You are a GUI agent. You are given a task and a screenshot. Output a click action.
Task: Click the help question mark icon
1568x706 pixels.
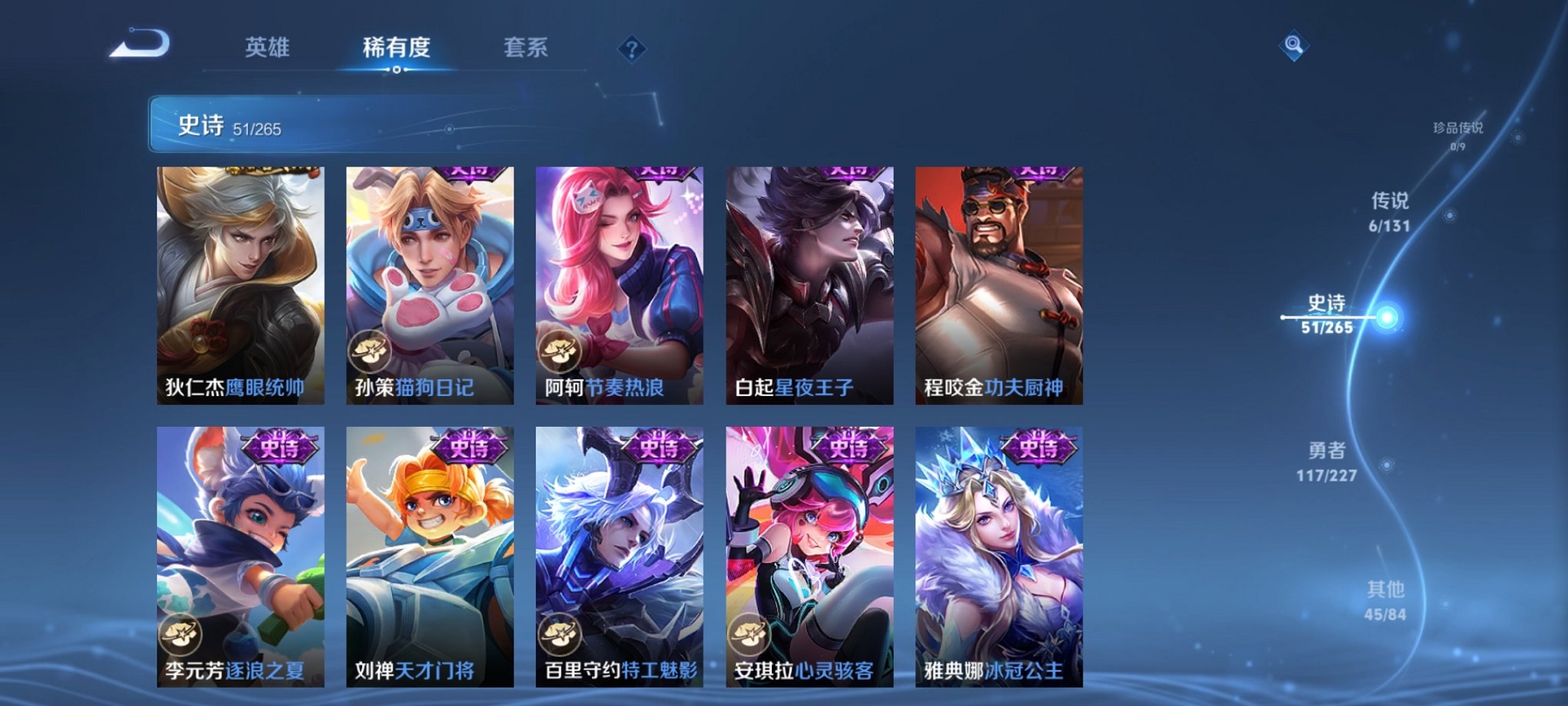point(632,50)
